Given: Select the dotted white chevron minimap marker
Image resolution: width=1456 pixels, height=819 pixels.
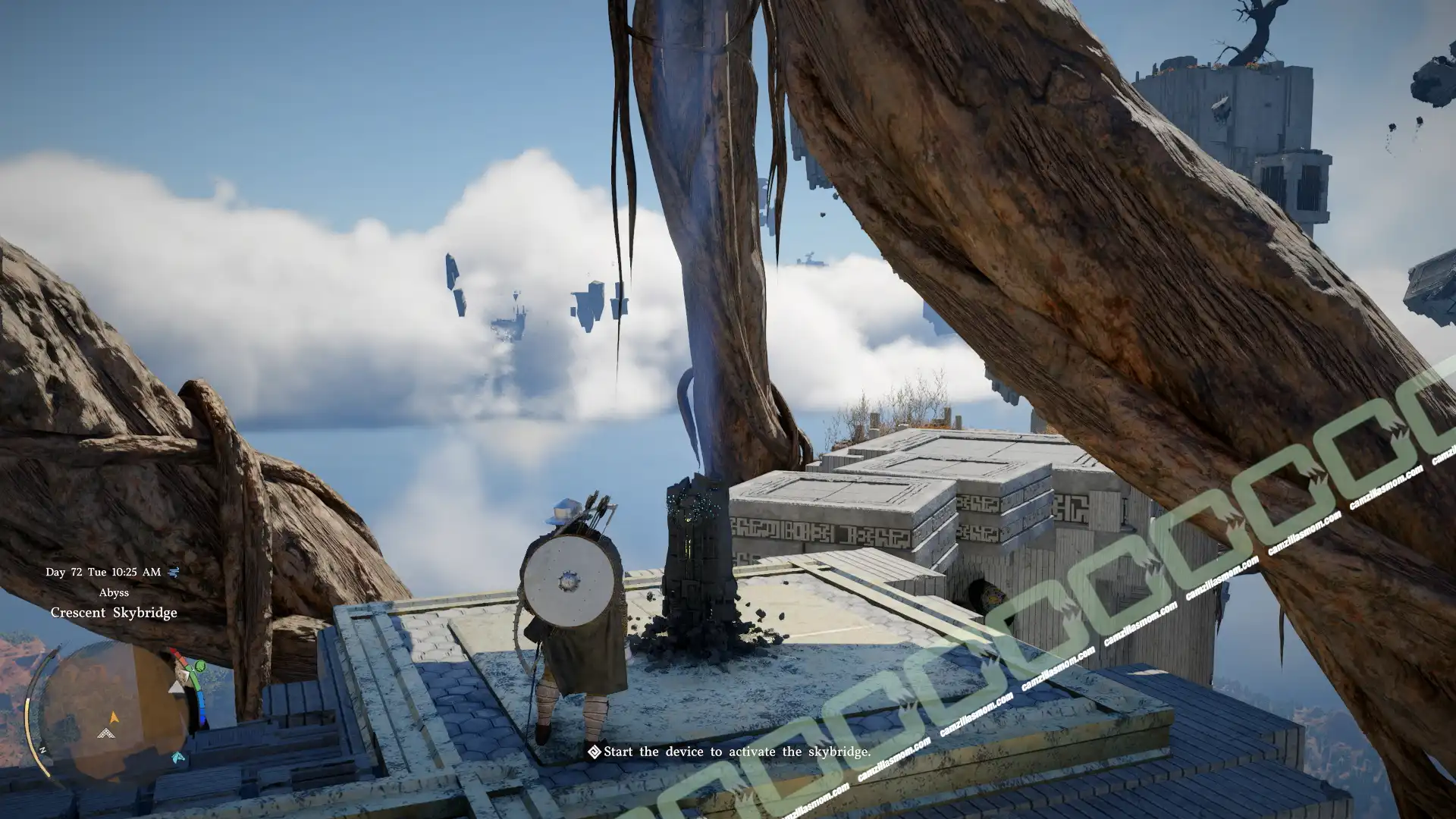Looking at the screenshot, I should 107,733.
